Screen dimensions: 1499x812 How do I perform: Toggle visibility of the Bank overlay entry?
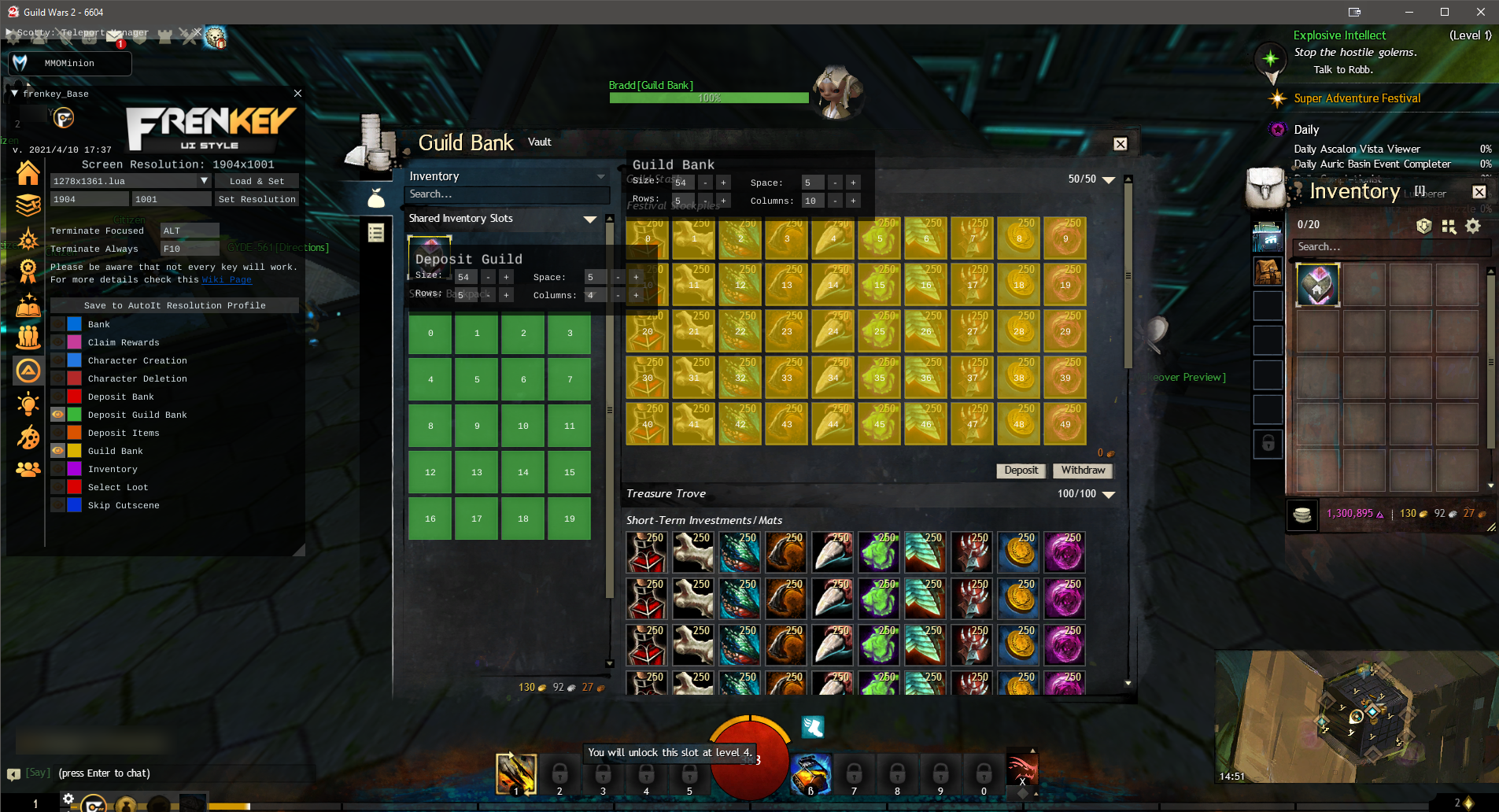57,324
